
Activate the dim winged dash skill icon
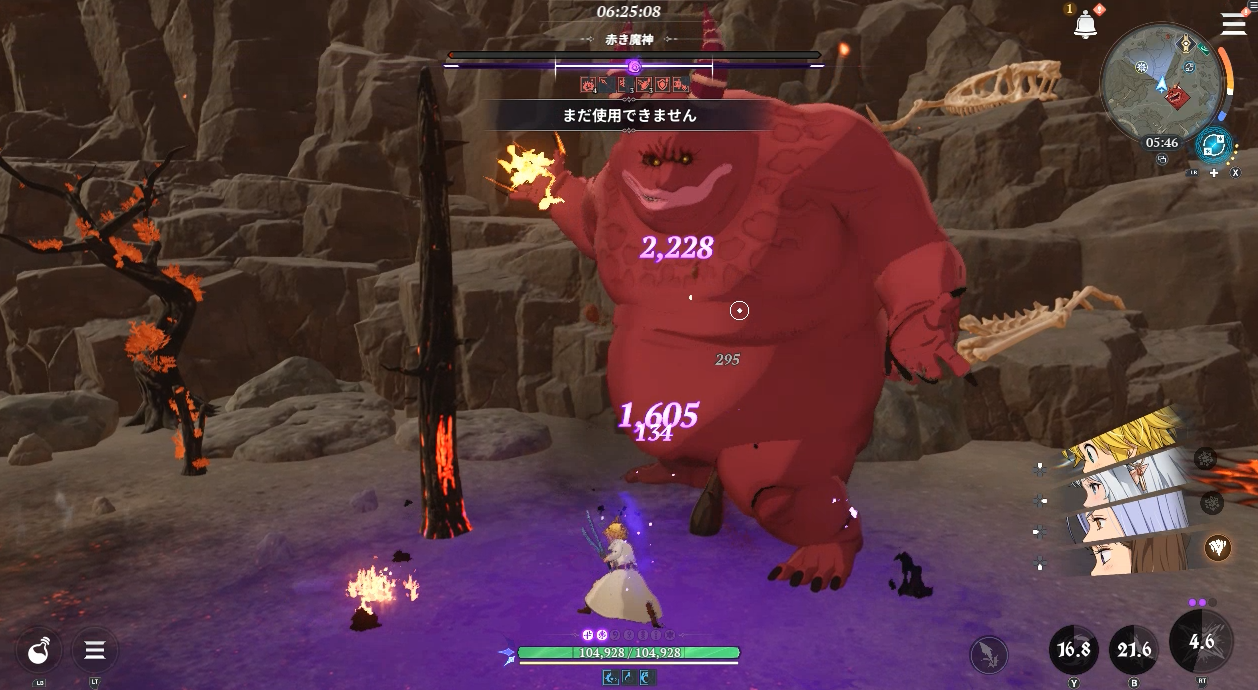[x=988, y=655]
